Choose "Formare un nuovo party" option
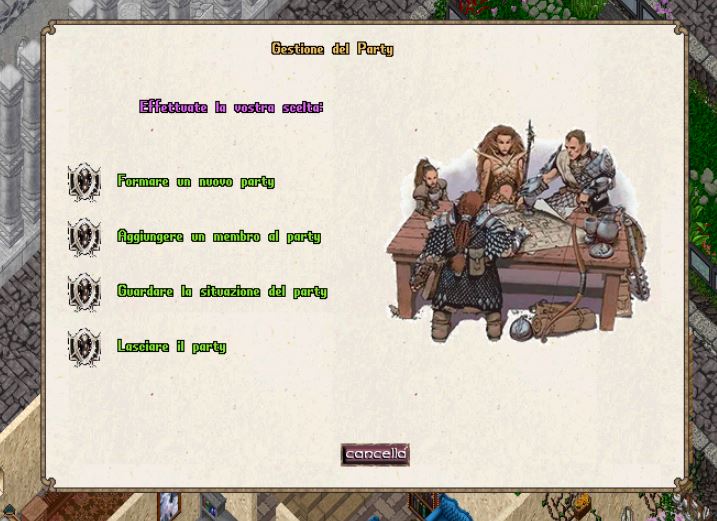Image resolution: width=717 pixels, height=521 pixels. [84, 182]
